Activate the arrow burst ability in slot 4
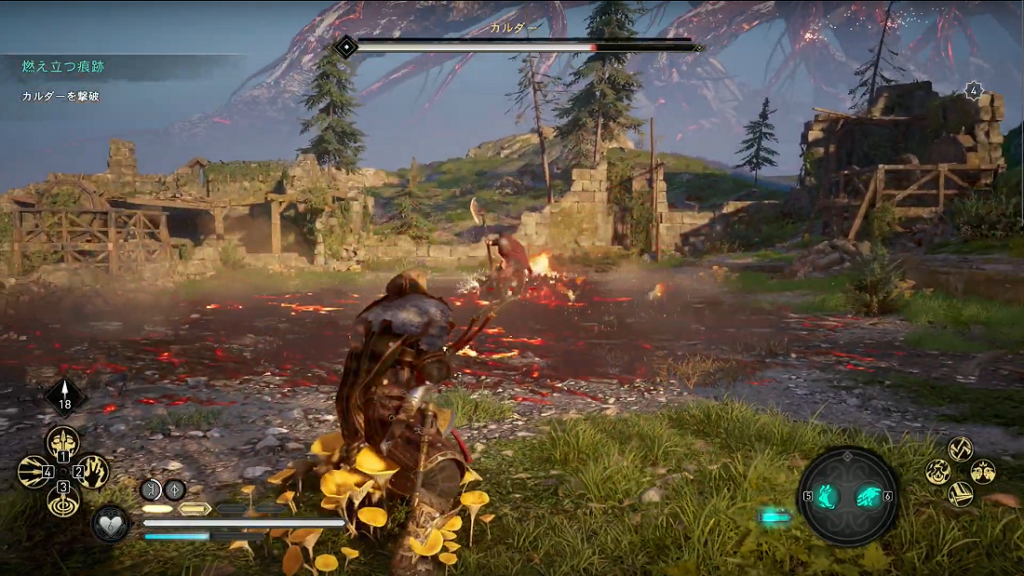This screenshot has height=576, width=1024. coord(33,471)
